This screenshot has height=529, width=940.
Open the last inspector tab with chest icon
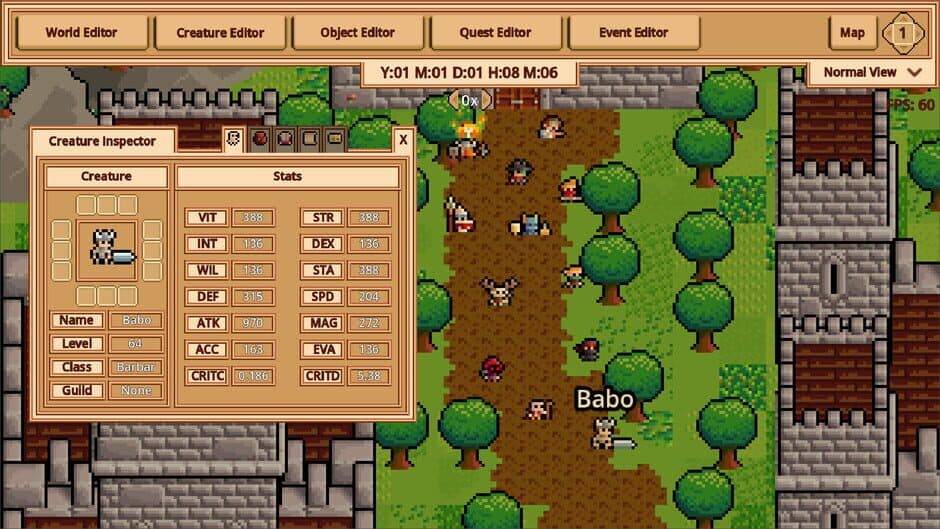click(x=335, y=140)
